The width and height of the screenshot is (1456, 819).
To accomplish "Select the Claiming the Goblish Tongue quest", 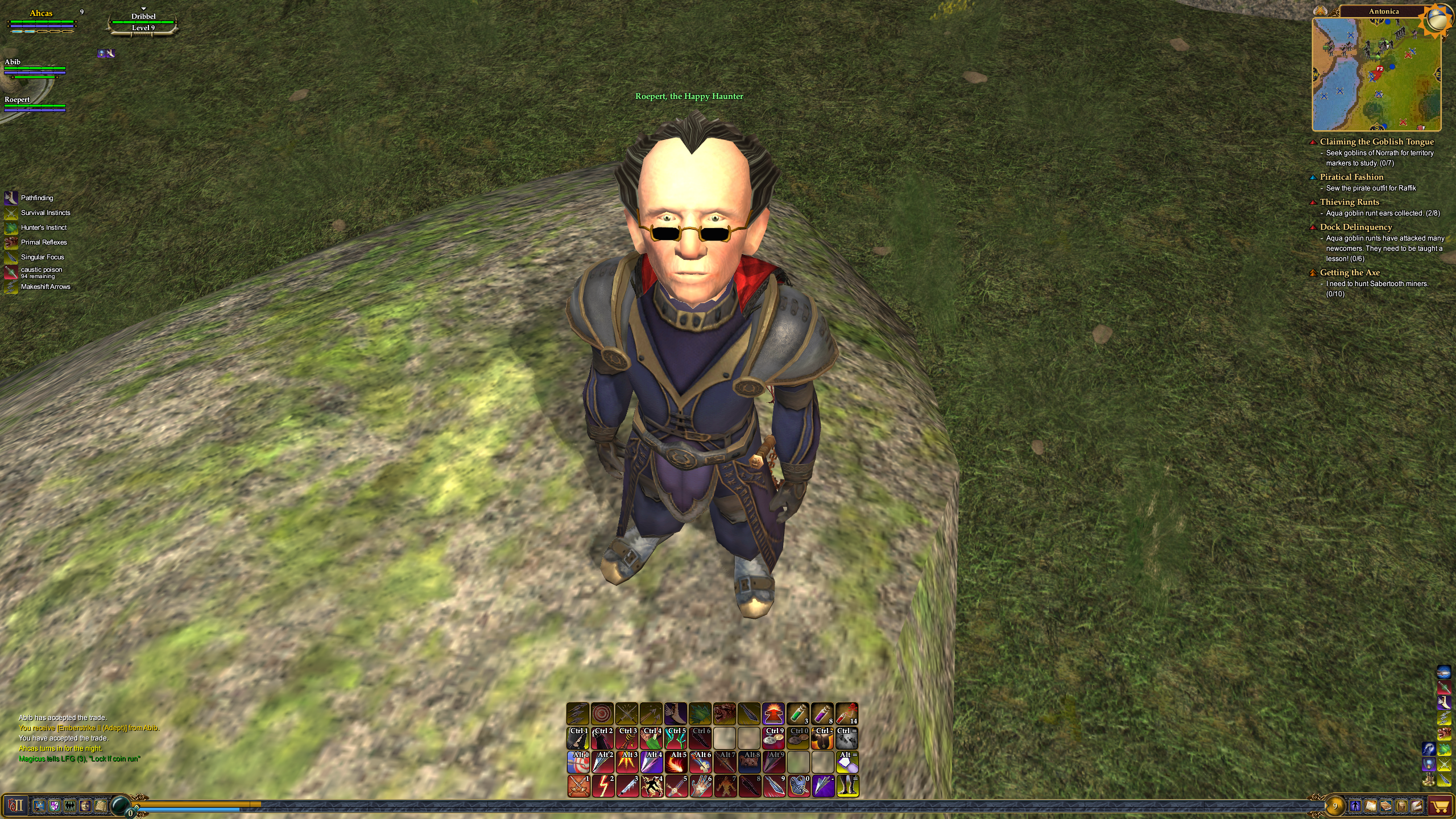I will (x=1376, y=142).
